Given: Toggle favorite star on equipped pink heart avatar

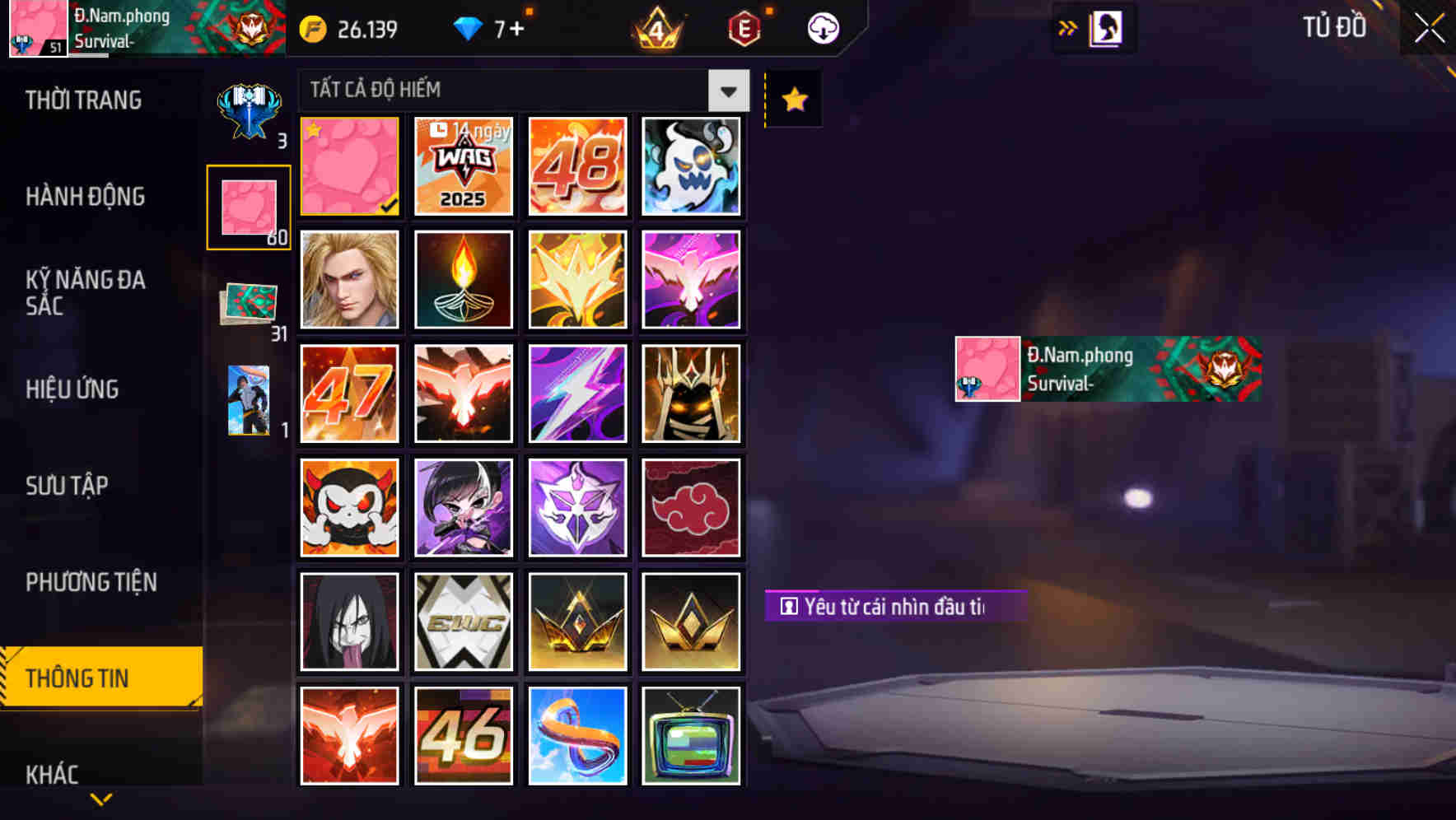Looking at the screenshot, I should (315, 129).
